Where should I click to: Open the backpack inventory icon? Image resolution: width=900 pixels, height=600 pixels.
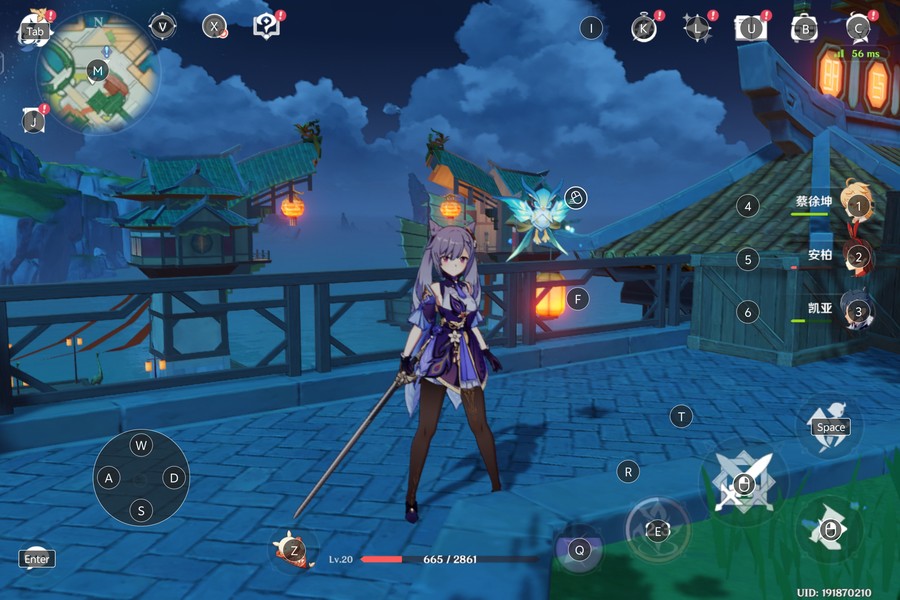pos(805,28)
